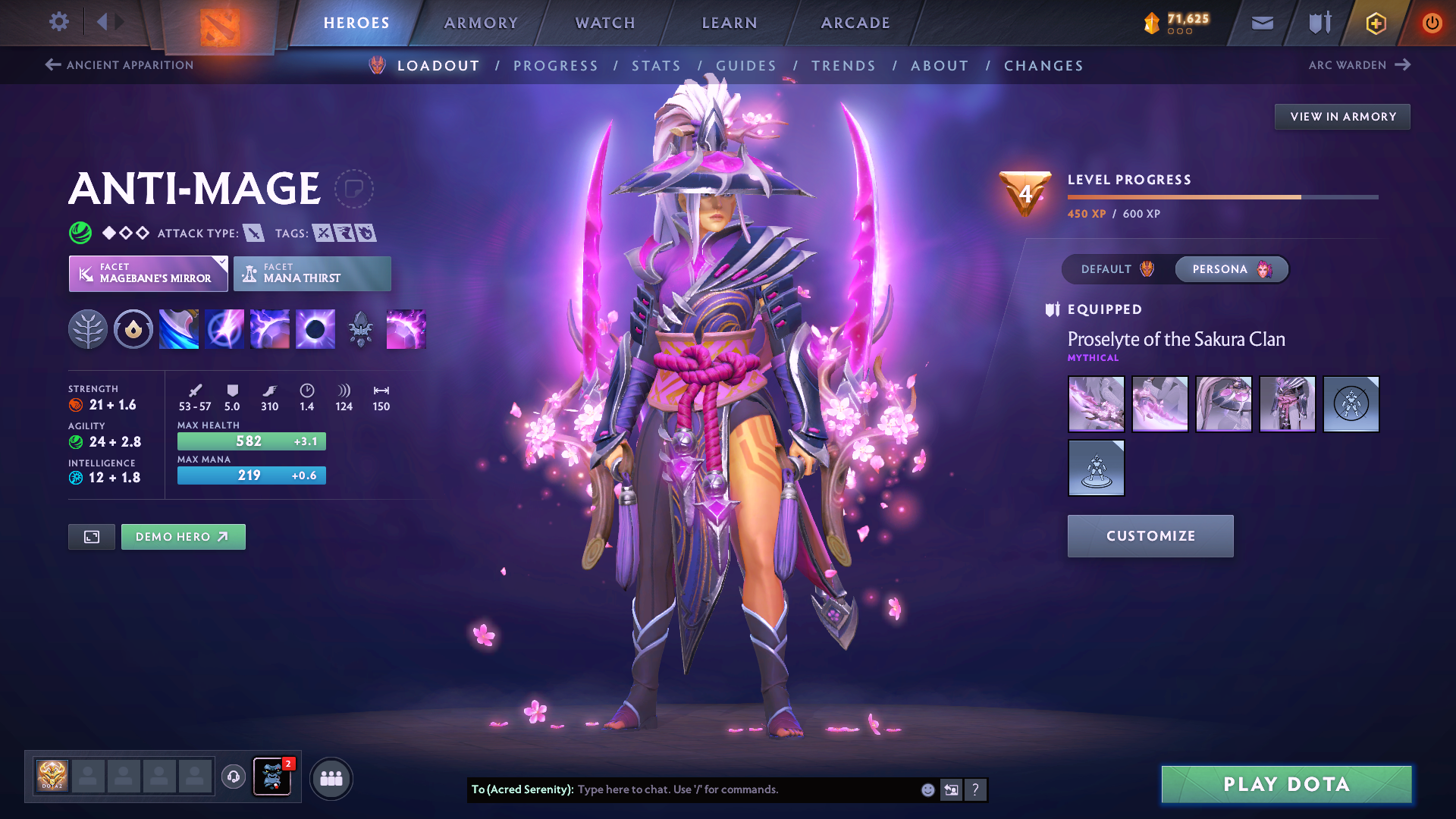Image resolution: width=1456 pixels, height=819 pixels.
Task: Open View in Armory
Action: tap(1342, 117)
